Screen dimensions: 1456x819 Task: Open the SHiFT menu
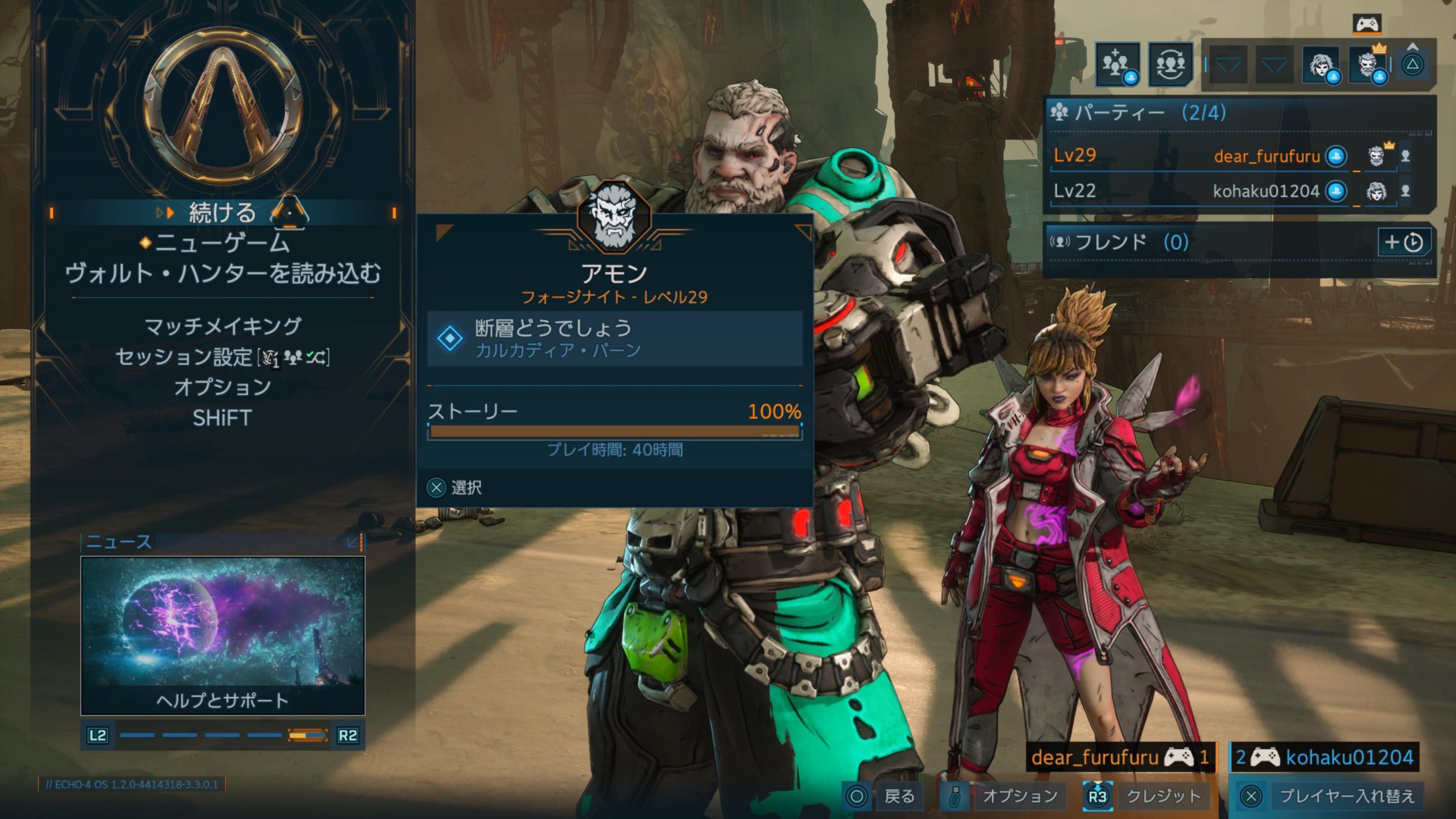222,418
